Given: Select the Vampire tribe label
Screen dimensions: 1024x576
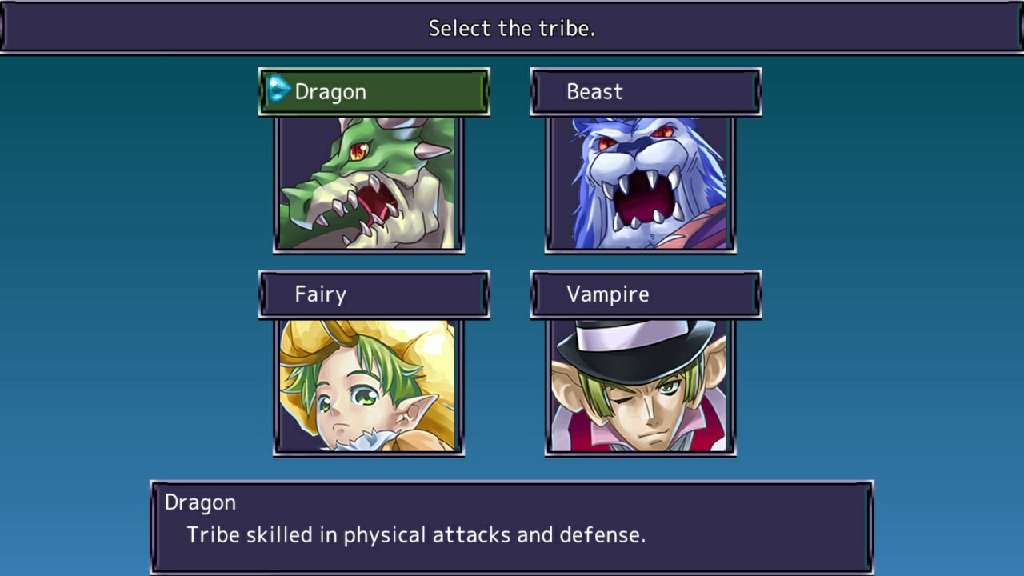Looking at the screenshot, I should click(x=646, y=295).
